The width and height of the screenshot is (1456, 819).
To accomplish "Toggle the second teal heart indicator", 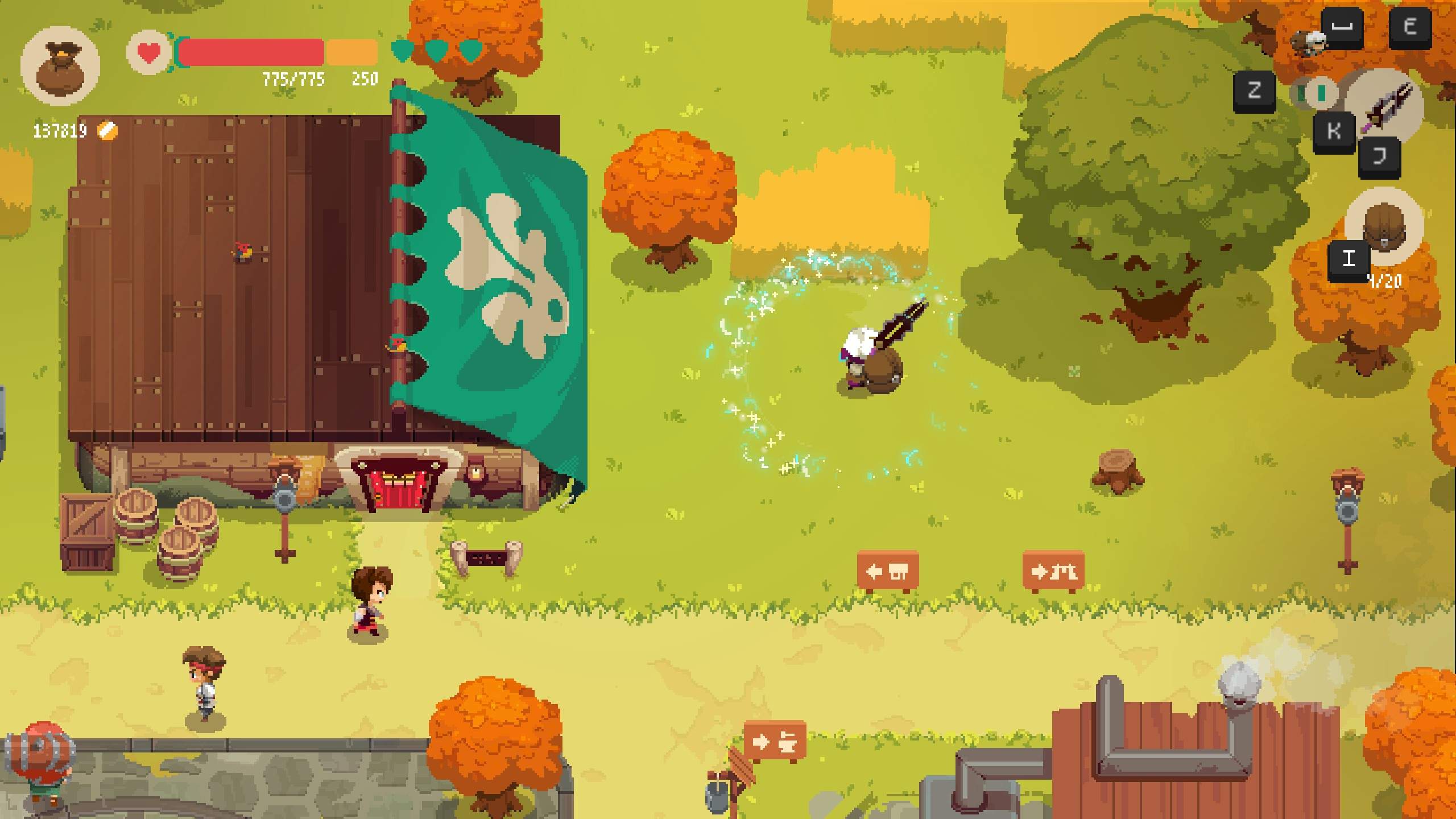I will (435, 50).
